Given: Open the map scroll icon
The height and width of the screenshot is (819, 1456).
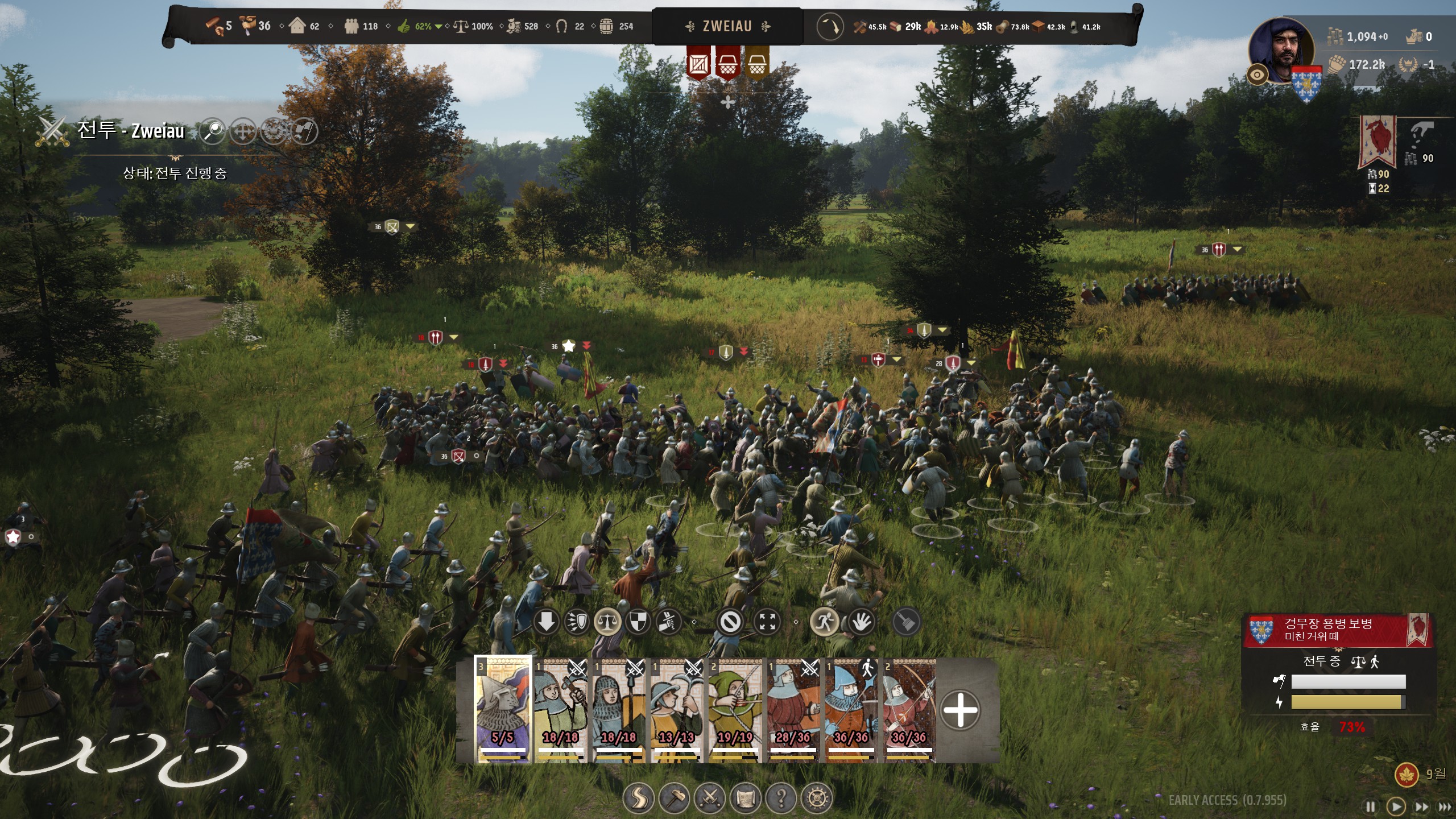Looking at the screenshot, I should coord(746,799).
